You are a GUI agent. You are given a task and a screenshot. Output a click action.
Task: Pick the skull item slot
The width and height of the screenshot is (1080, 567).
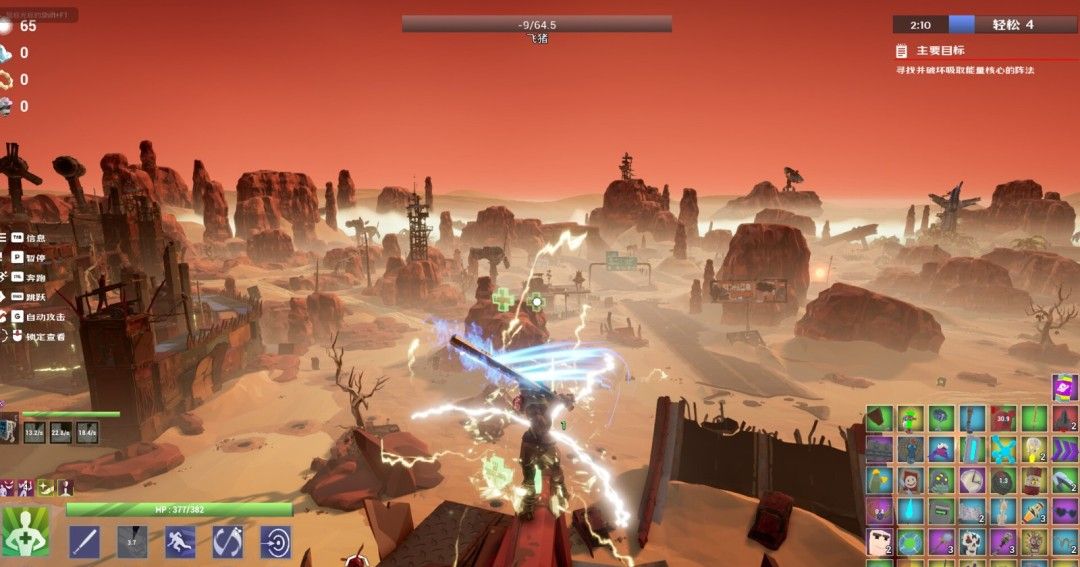(x=972, y=542)
